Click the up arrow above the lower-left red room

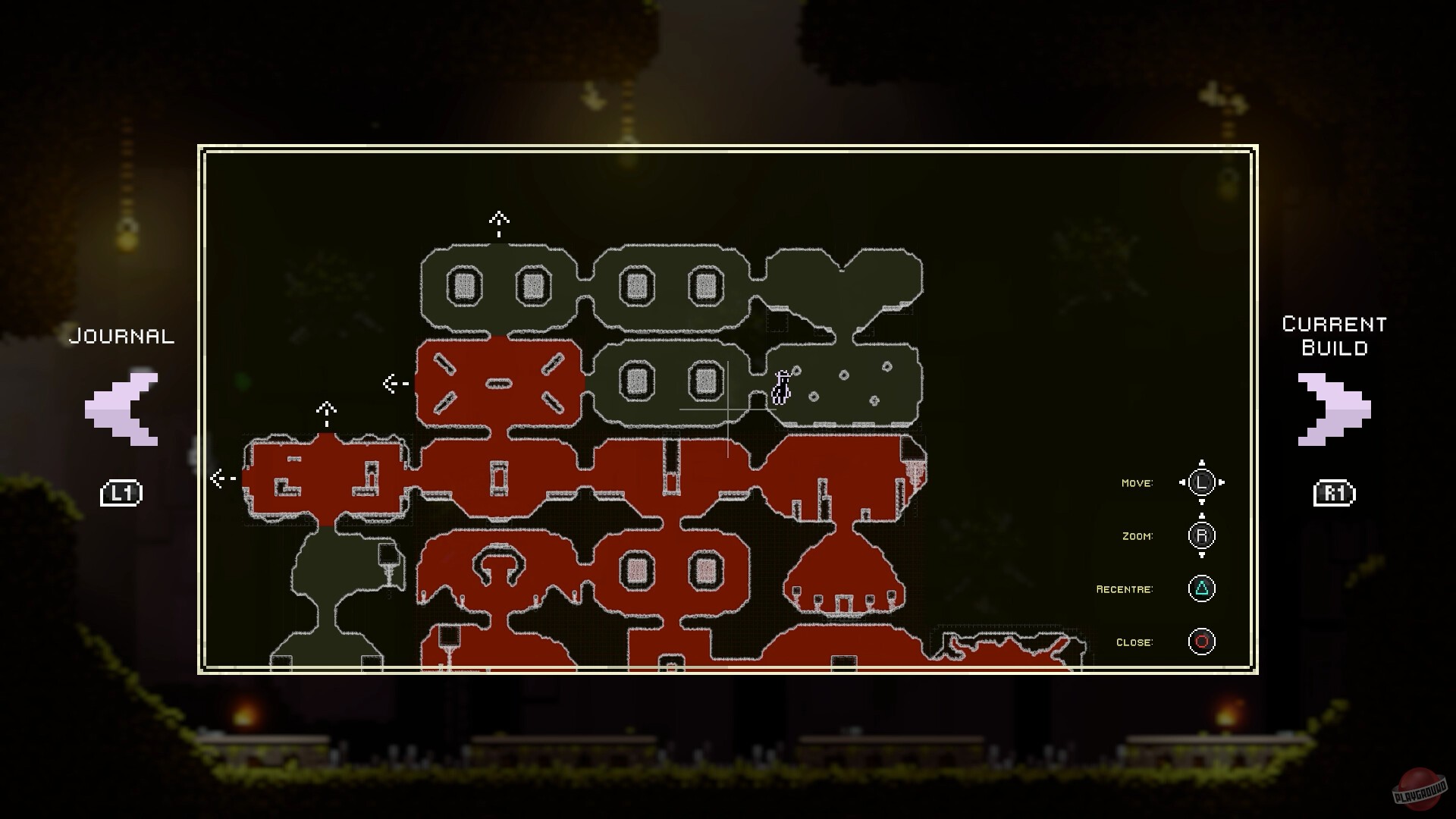(x=326, y=410)
